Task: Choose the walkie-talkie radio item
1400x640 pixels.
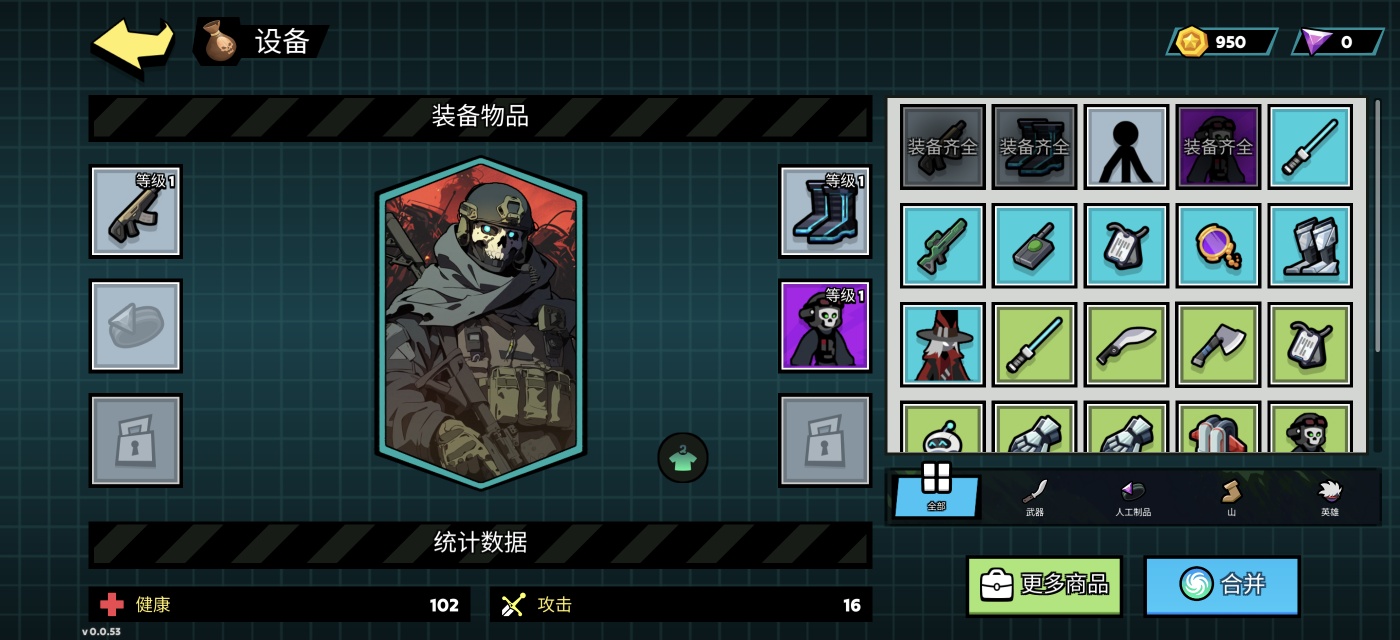Action: click(1035, 246)
